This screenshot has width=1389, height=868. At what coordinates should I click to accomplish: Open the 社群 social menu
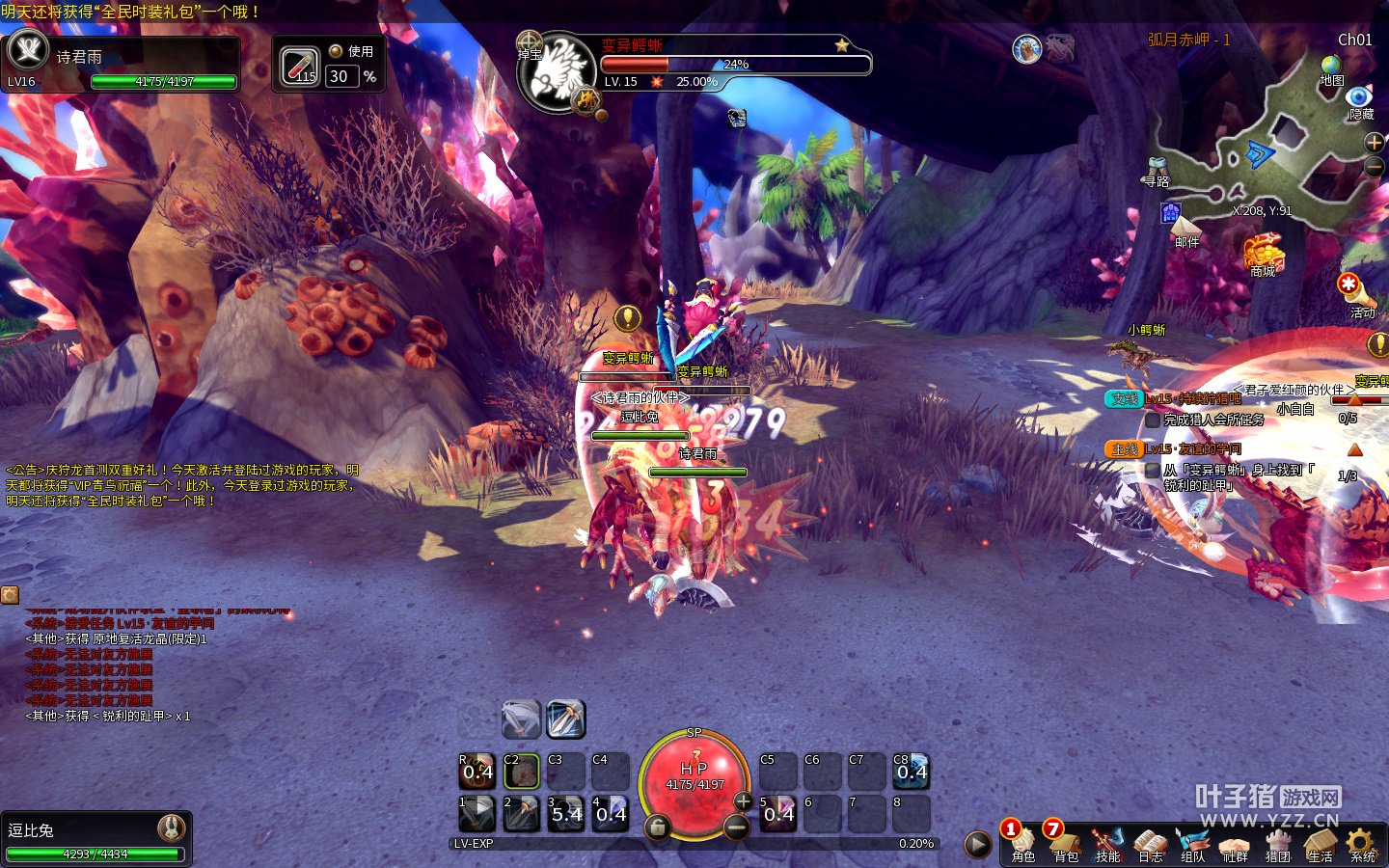pos(1235,843)
